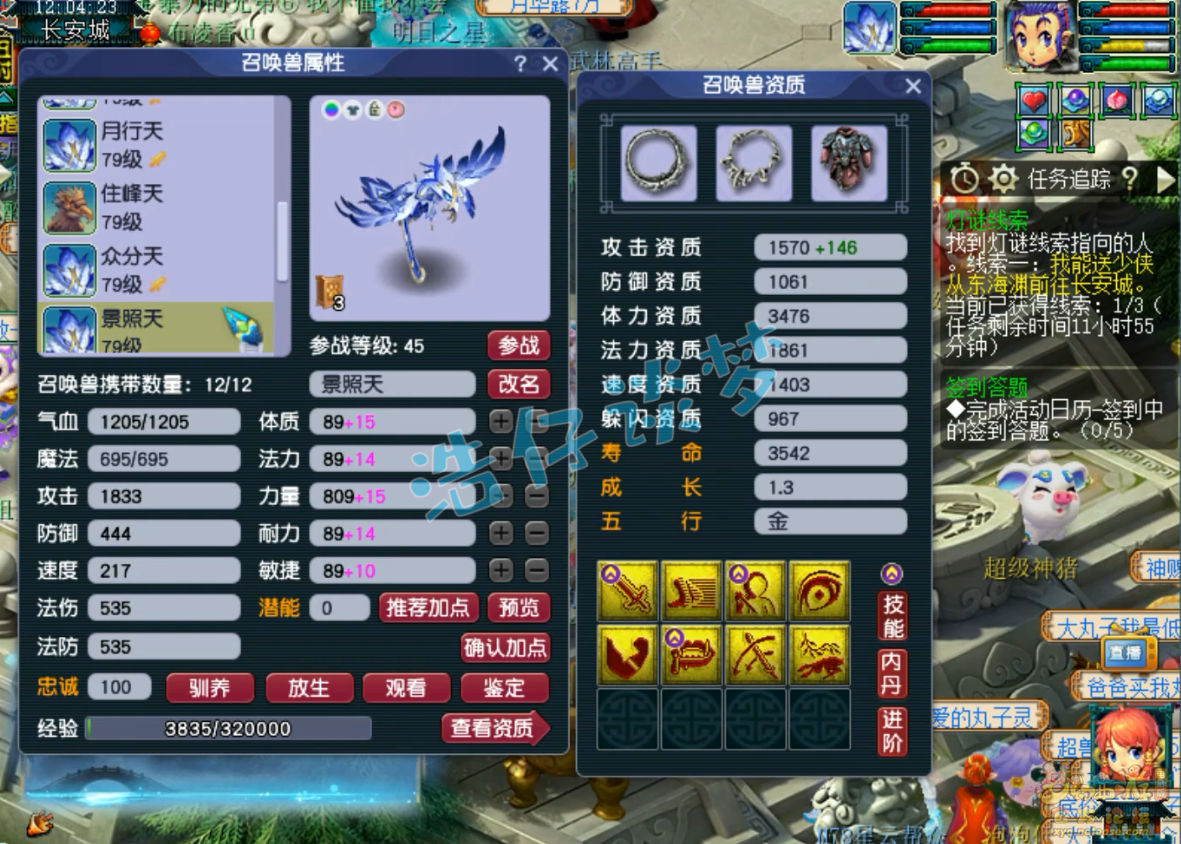The width and height of the screenshot is (1181, 844).
Task: Appraise the pet with 鉴定
Action: [x=504, y=688]
